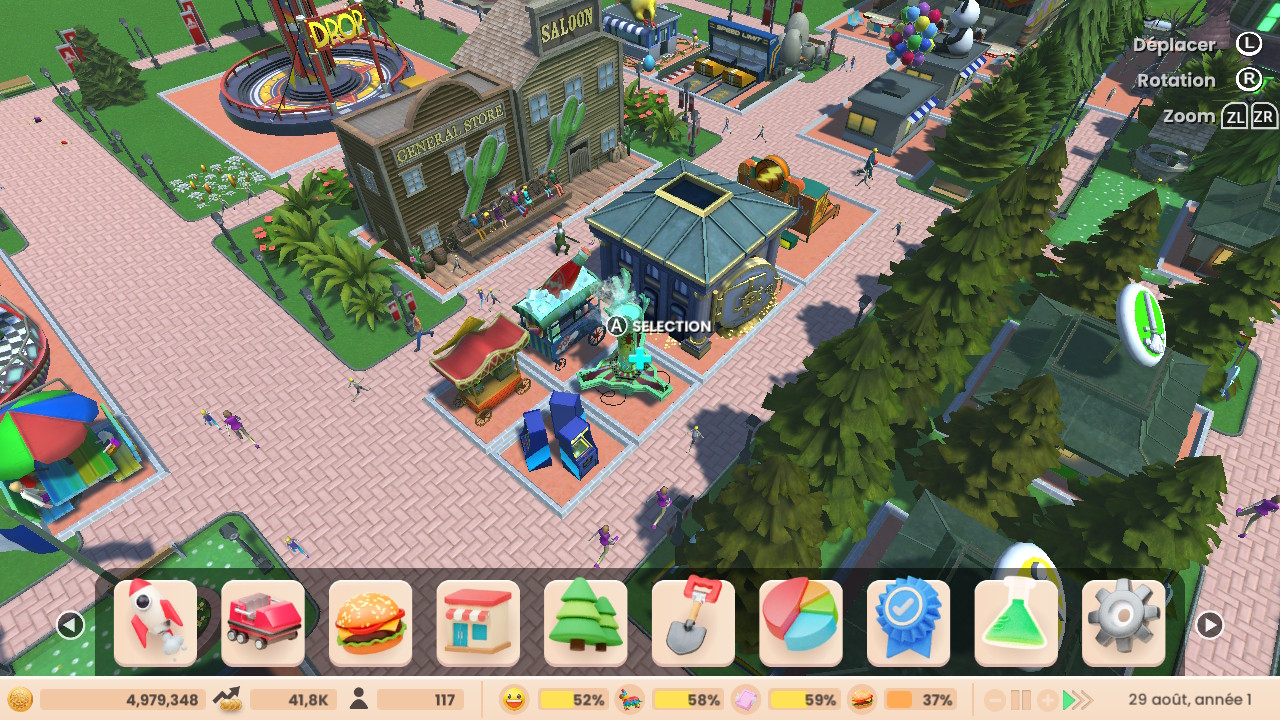Open the burger food stalls menu

coord(370,623)
